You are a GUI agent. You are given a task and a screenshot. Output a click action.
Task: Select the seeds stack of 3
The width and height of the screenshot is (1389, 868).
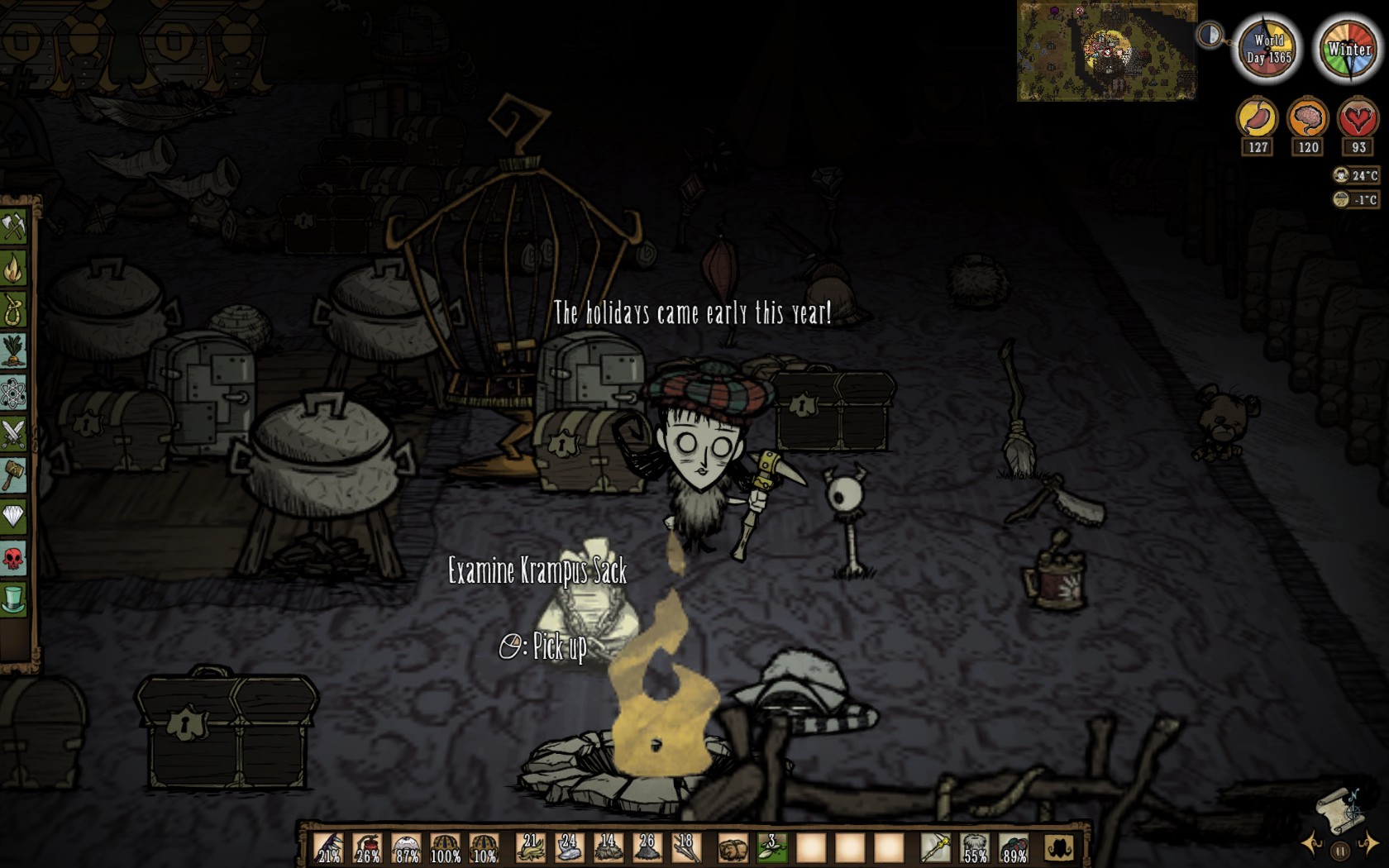point(771,848)
